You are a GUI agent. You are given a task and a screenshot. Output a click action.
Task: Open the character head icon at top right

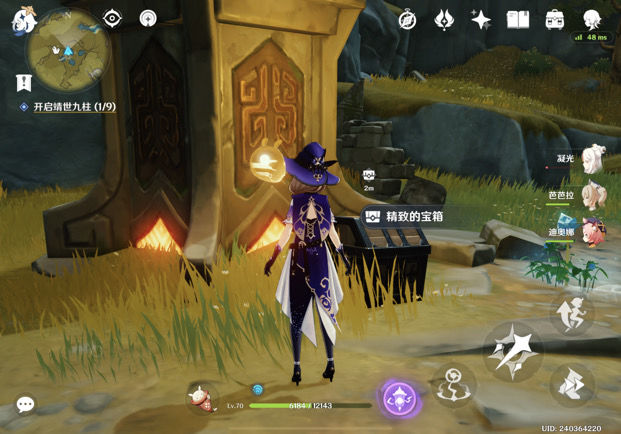[x=591, y=19]
